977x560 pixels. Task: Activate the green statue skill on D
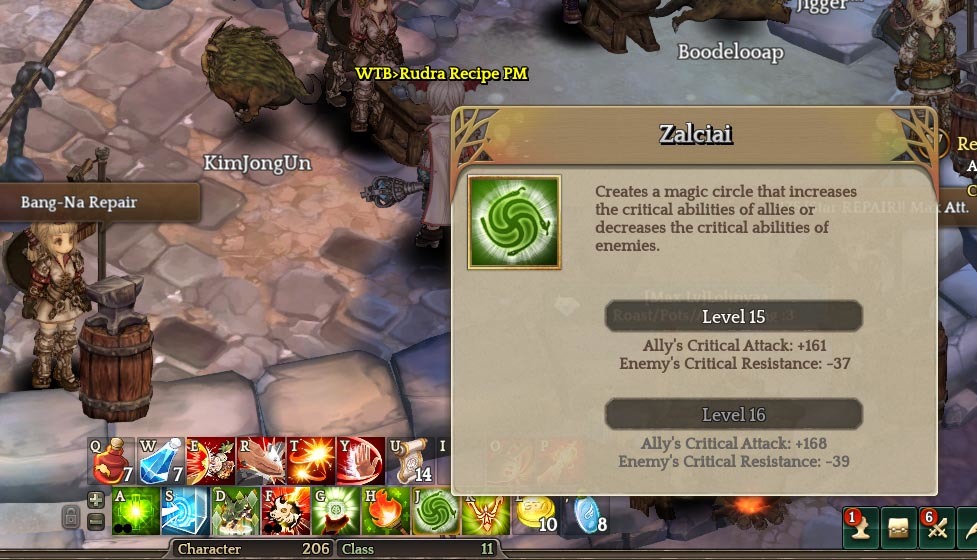[235, 510]
